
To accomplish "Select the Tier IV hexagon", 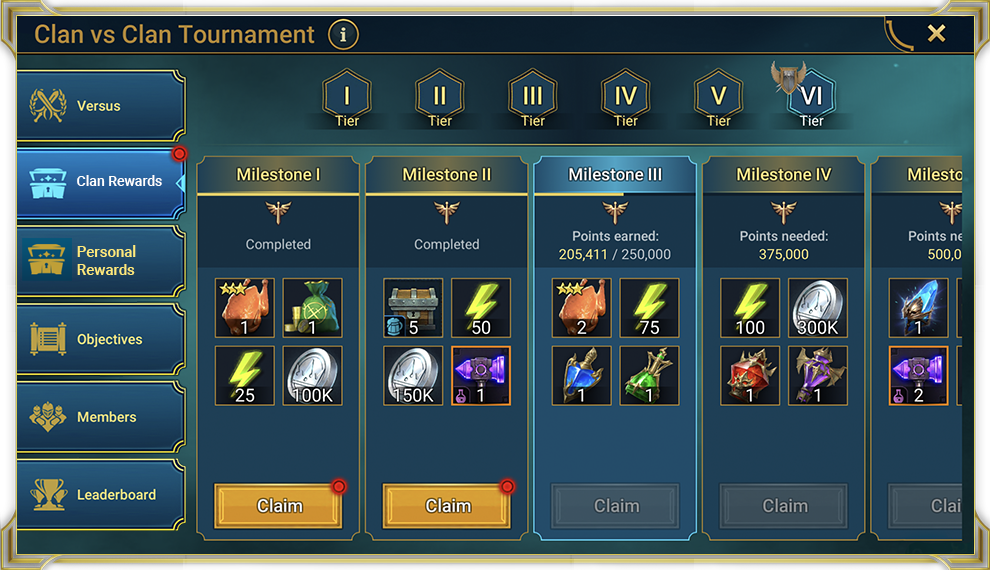I will (x=626, y=98).
